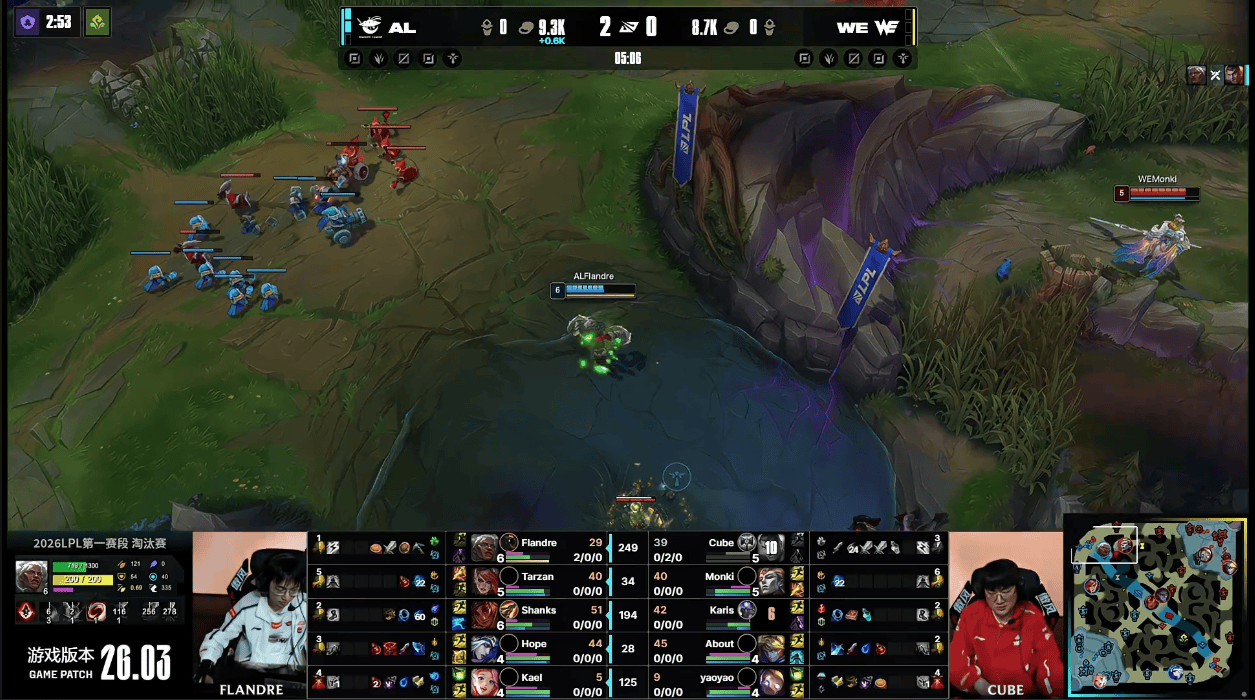Screen dimensions: 1255x700
Task: Click the green plant objective icon beside the timer
Action: coord(97,22)
